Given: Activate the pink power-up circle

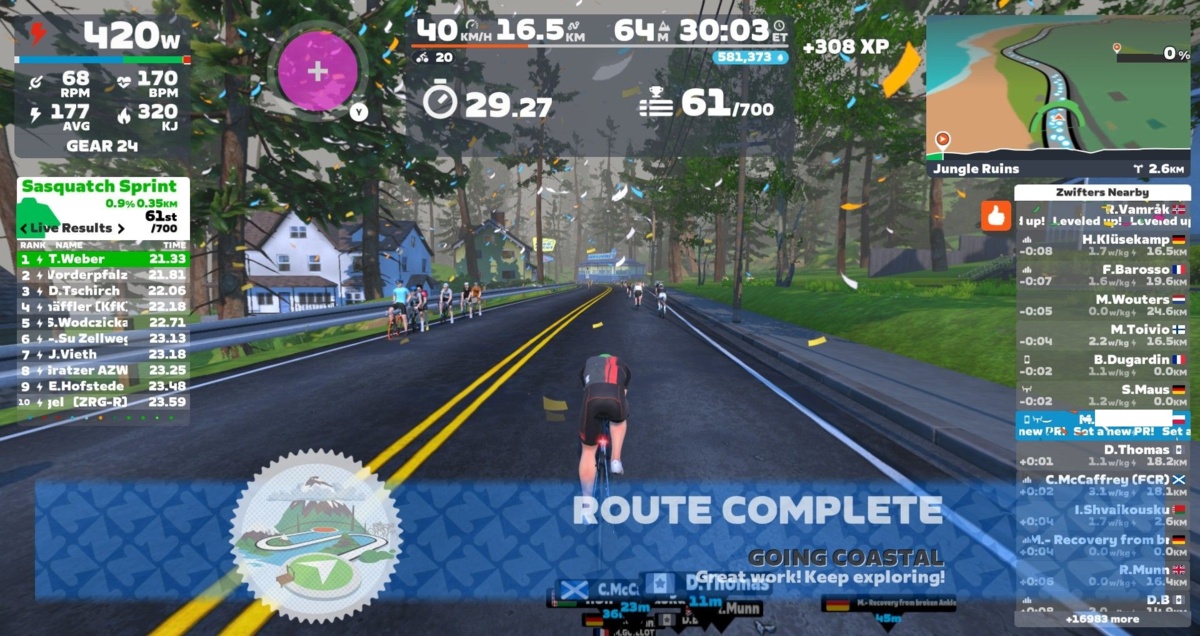Looking at the screenshot, I should (x=317, y=71).
